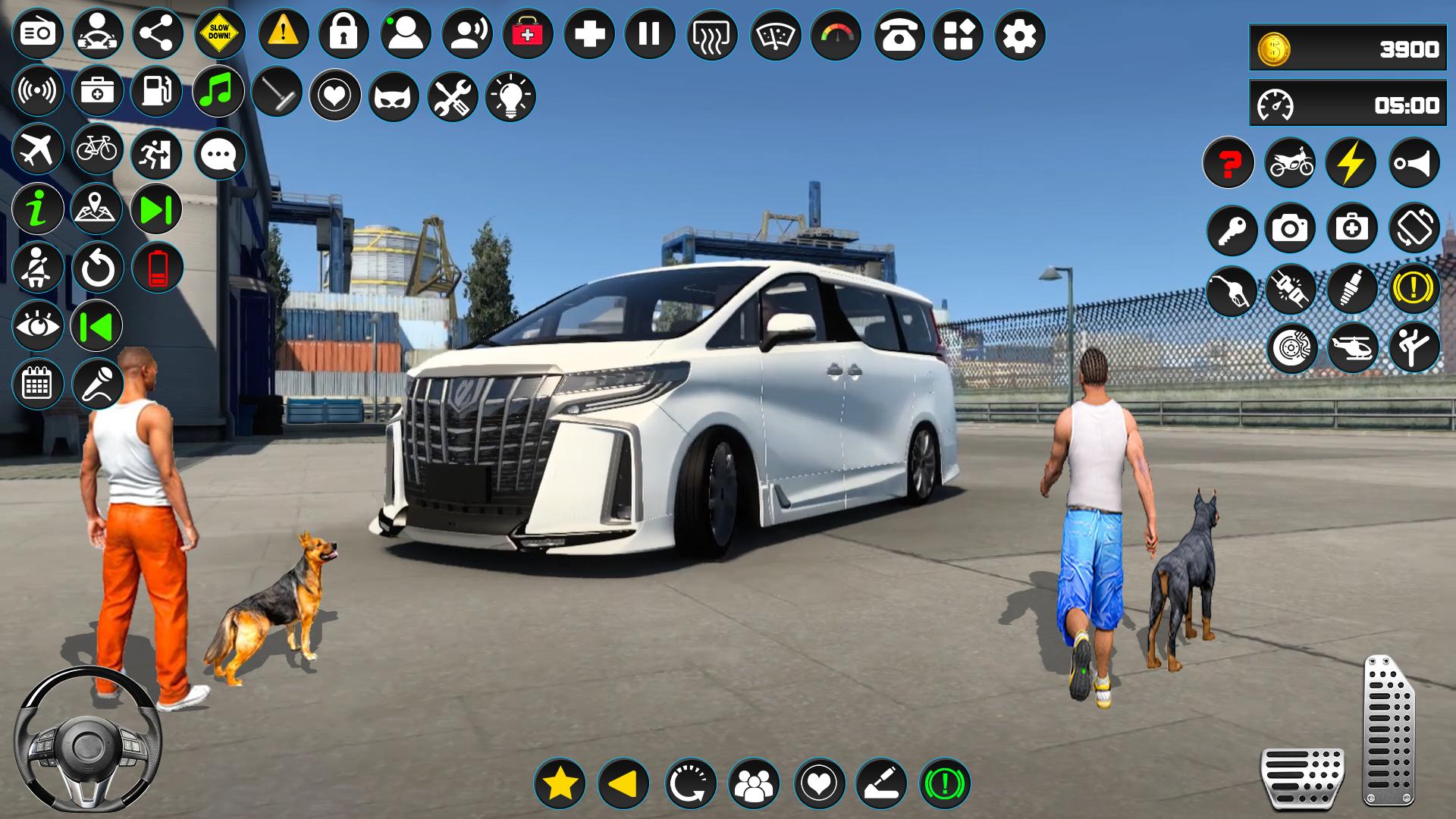
Task: Open the map location marker icon
Action: coord(97,209)
